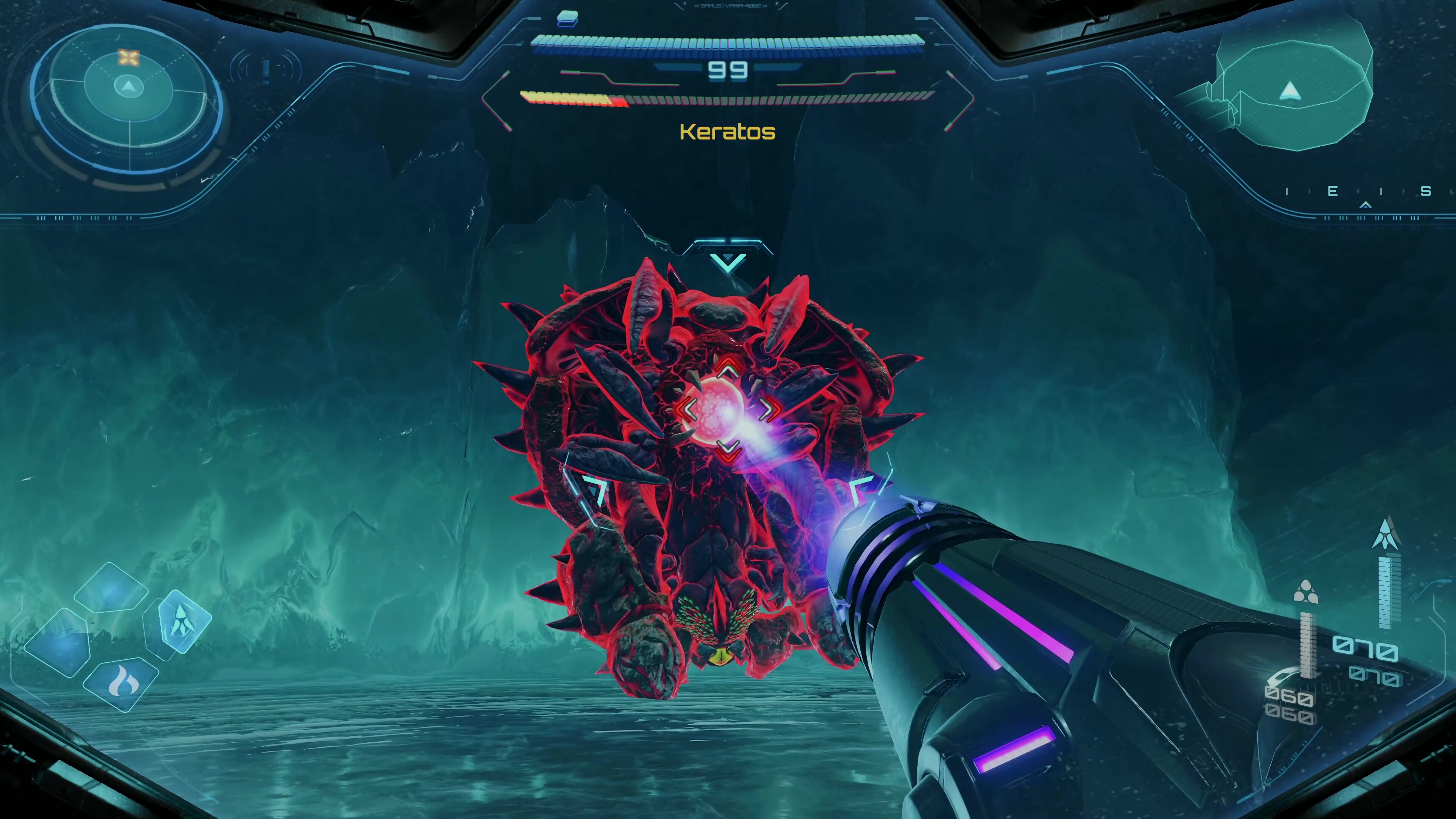Click the player arrow on the minimap
This screenshot has height=819, width=1456.
pos(1290,91)
